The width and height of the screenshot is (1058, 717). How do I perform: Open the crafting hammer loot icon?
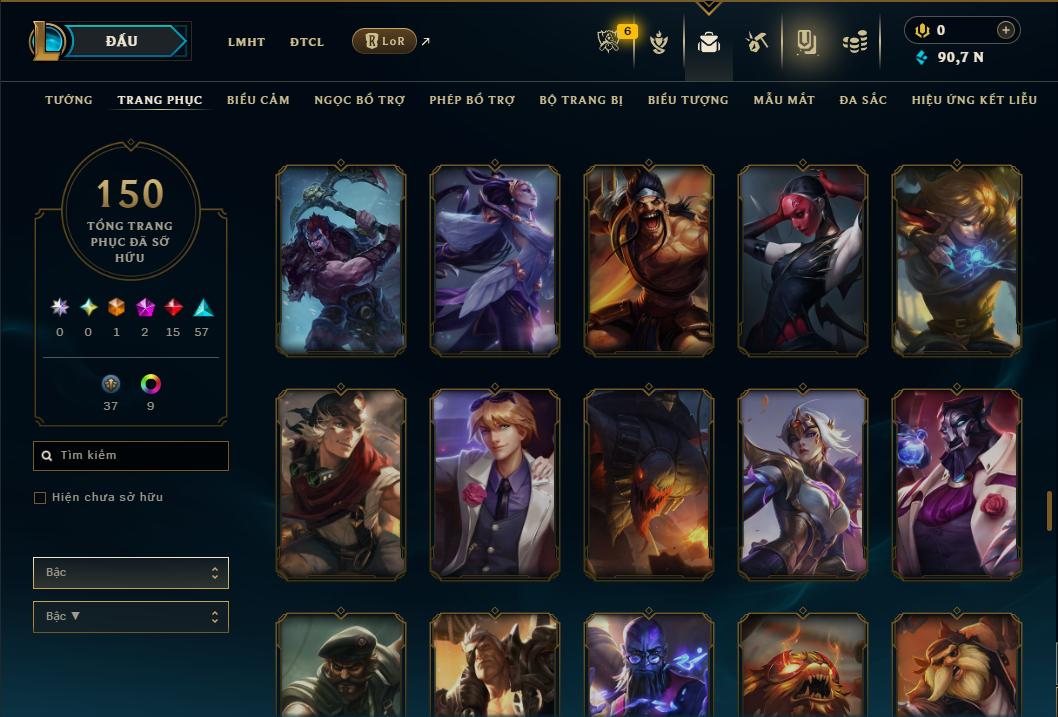pyautogui.click(x=756, y=42)
